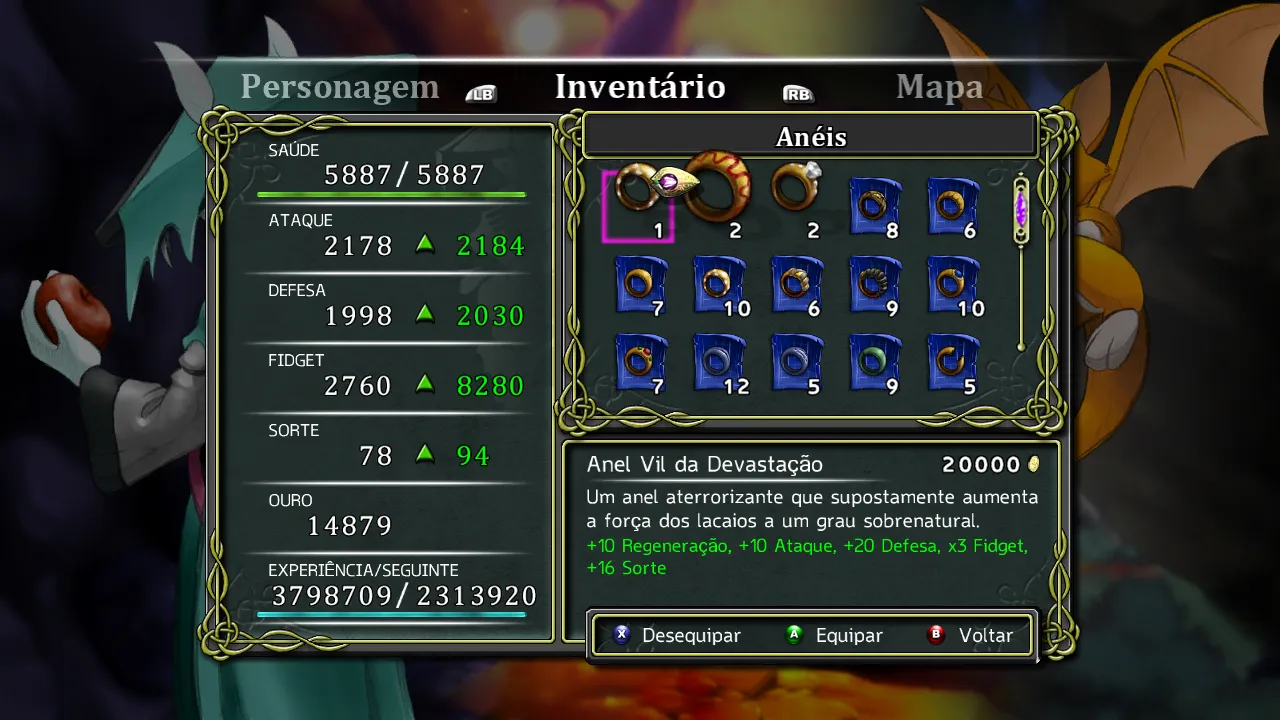Viewport: 1280px width, 720px height.
Task: Select the blueprint ring with red and green gems
Action: [x=640, y=362]
